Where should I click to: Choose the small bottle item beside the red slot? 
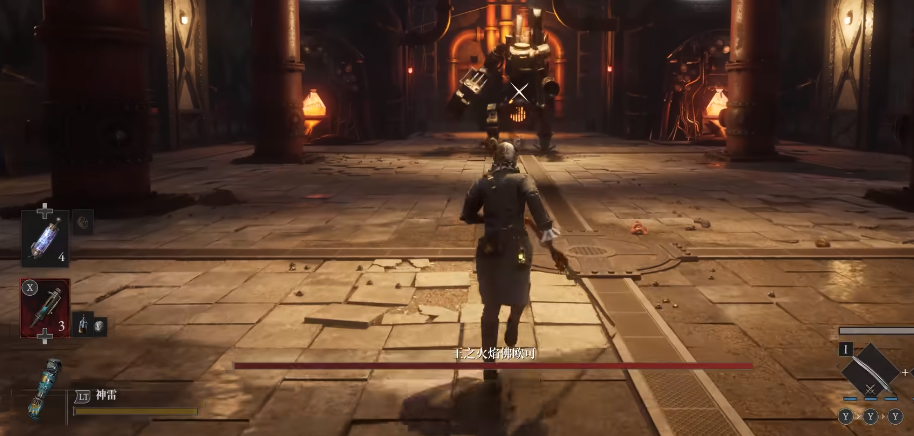click(x=81, y=324)
